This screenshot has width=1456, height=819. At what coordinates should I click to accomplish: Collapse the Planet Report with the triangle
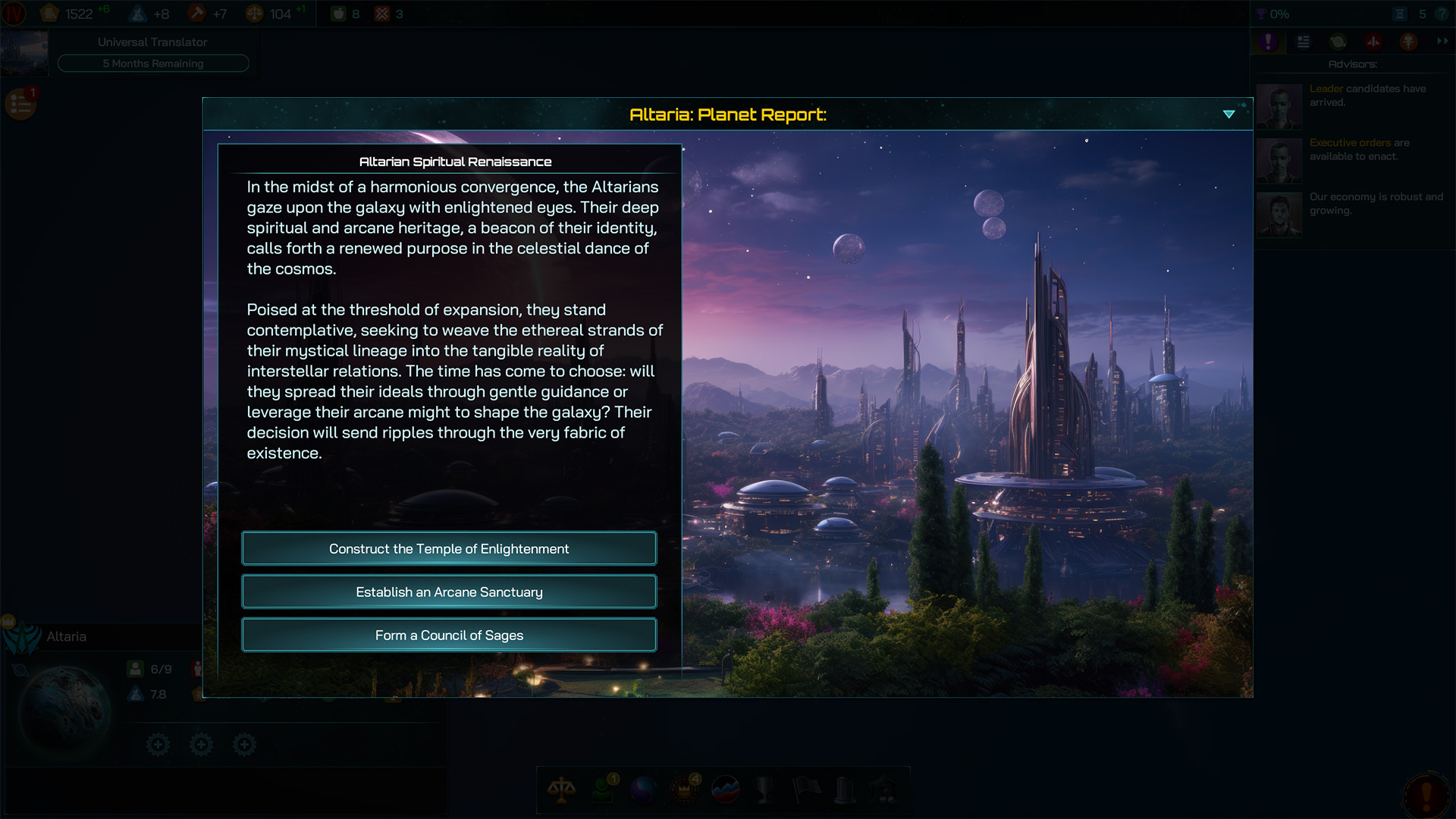point(1229,114)
